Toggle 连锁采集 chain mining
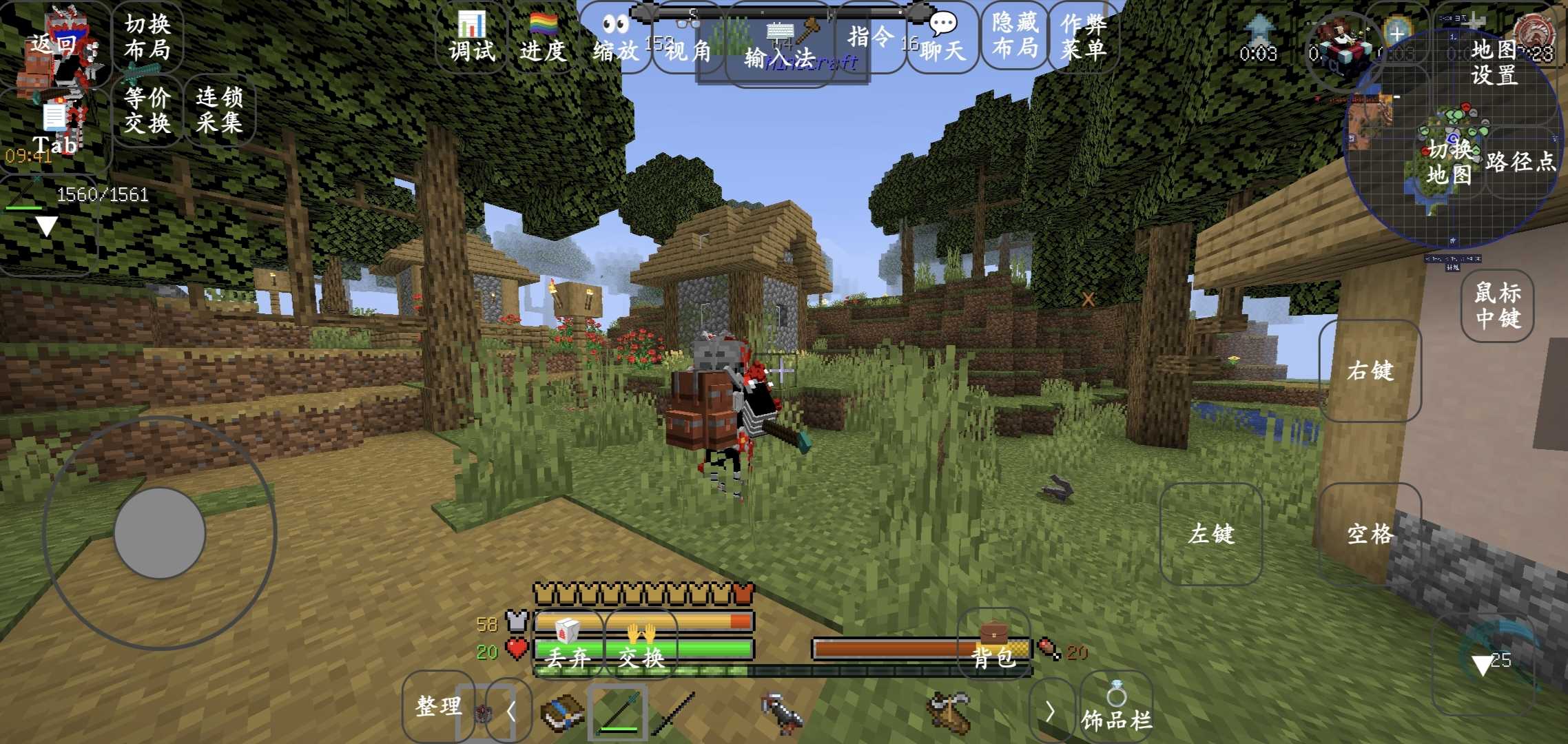1568x744 pixels. 219,110
